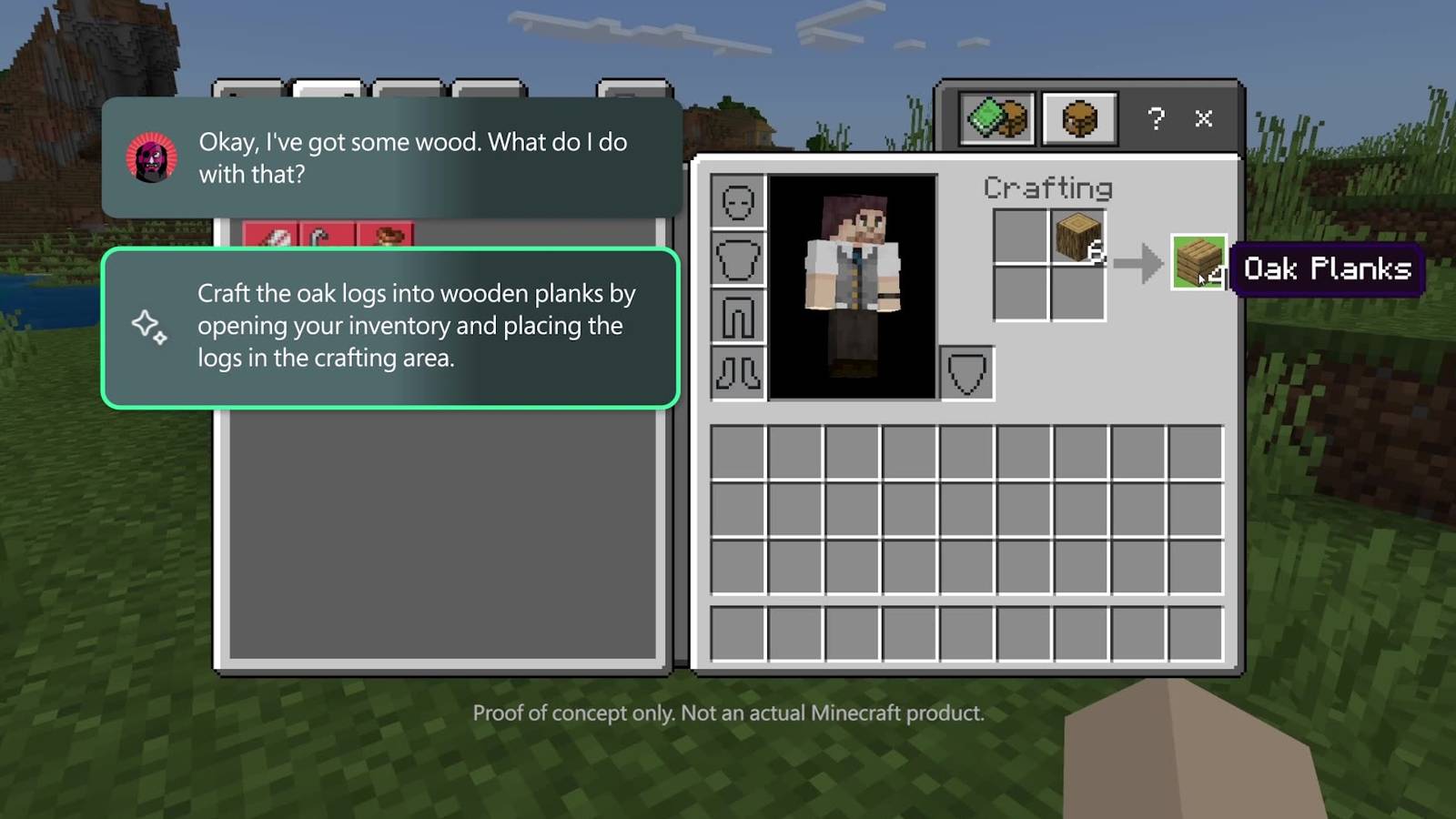Viewport: 1456px width, 819px height.
Task: Take the Oak Planks crafting output
Action: point(1198,262)
